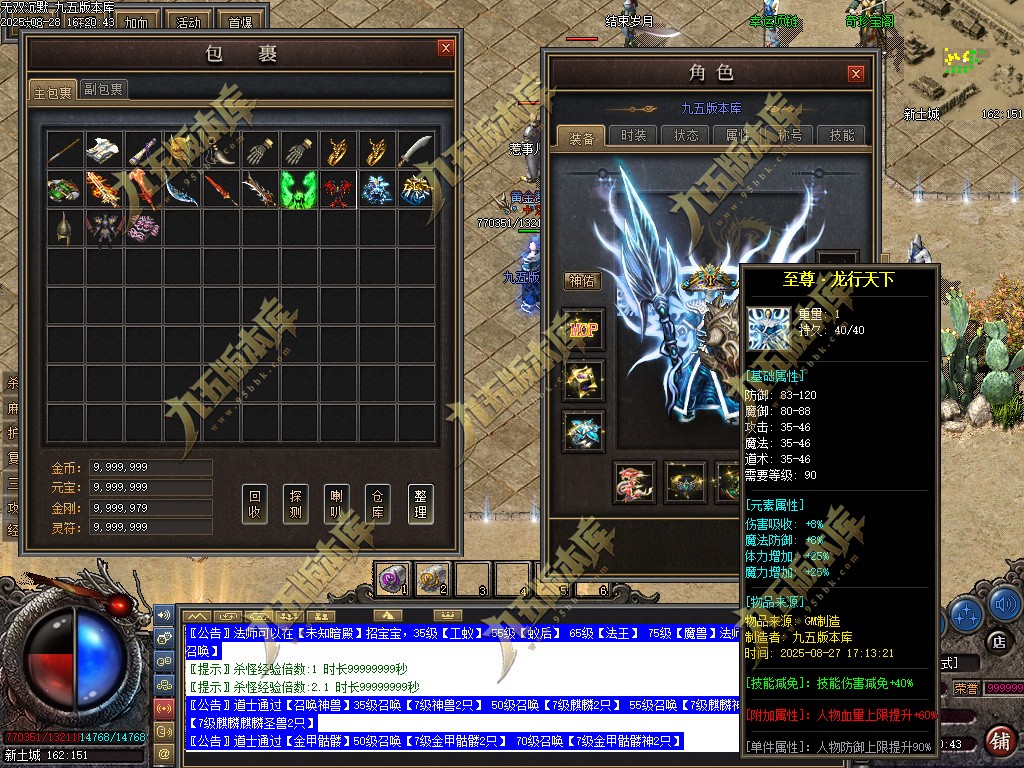Select the 装备 tab

tap(581, 137)
